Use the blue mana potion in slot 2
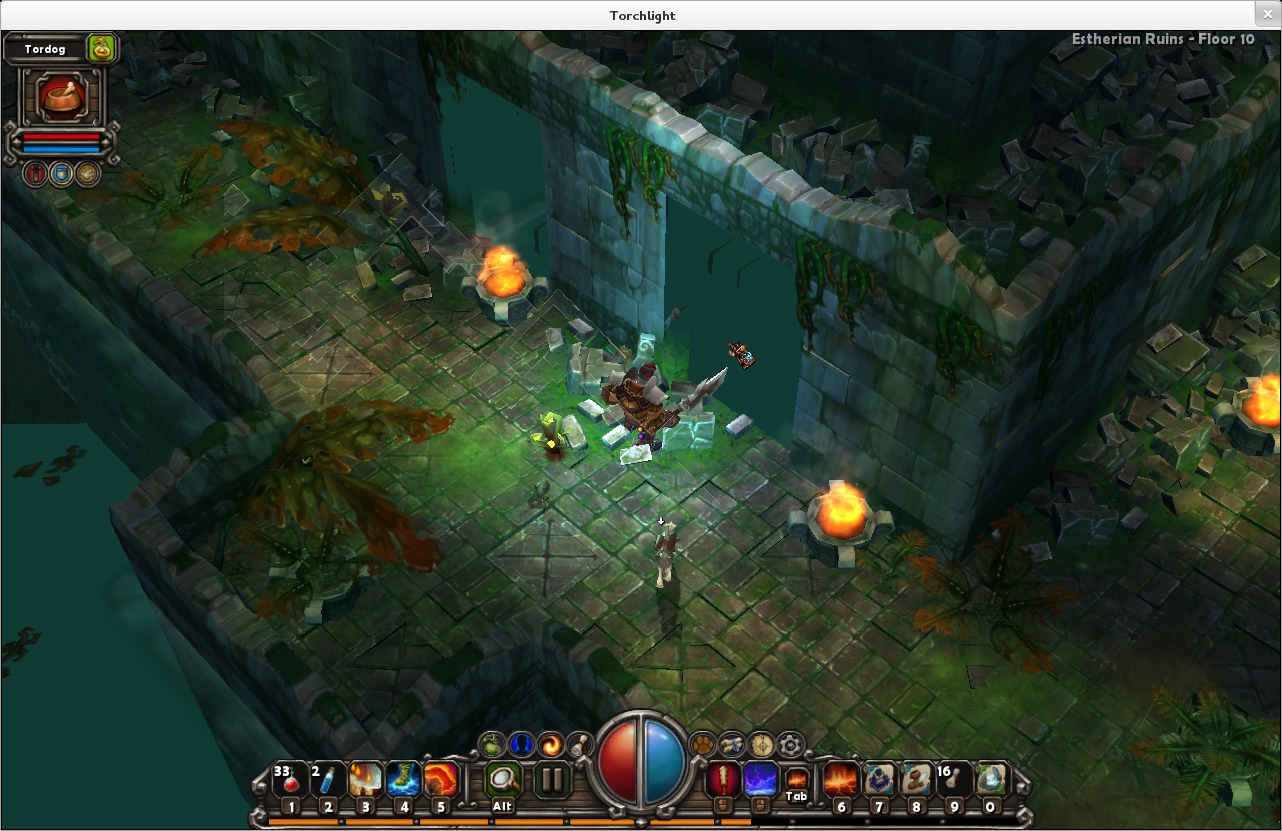The height and width of the screenshot is (831, 1282). [x=328, y=780]
